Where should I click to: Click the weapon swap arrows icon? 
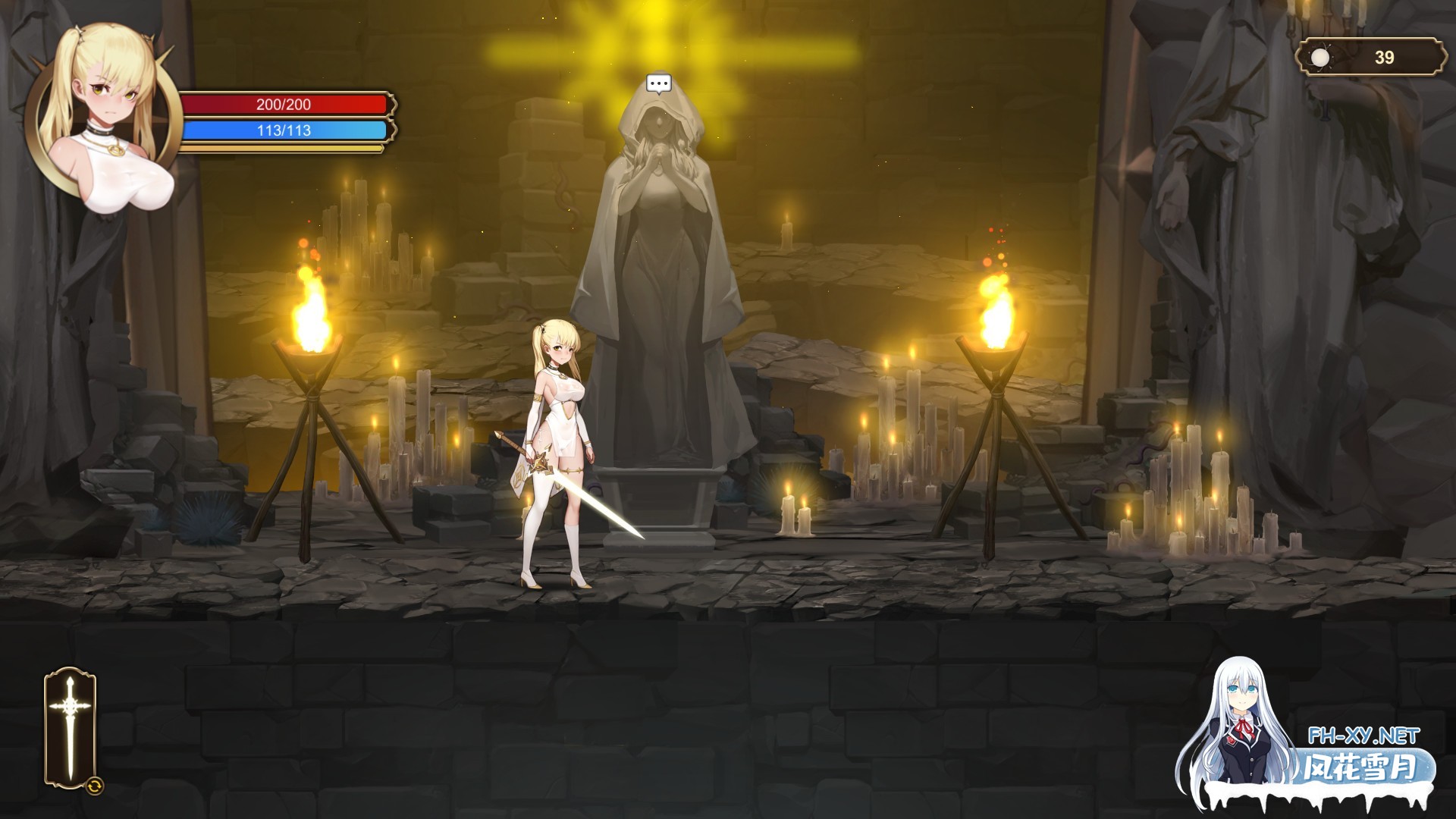[95, 786]
